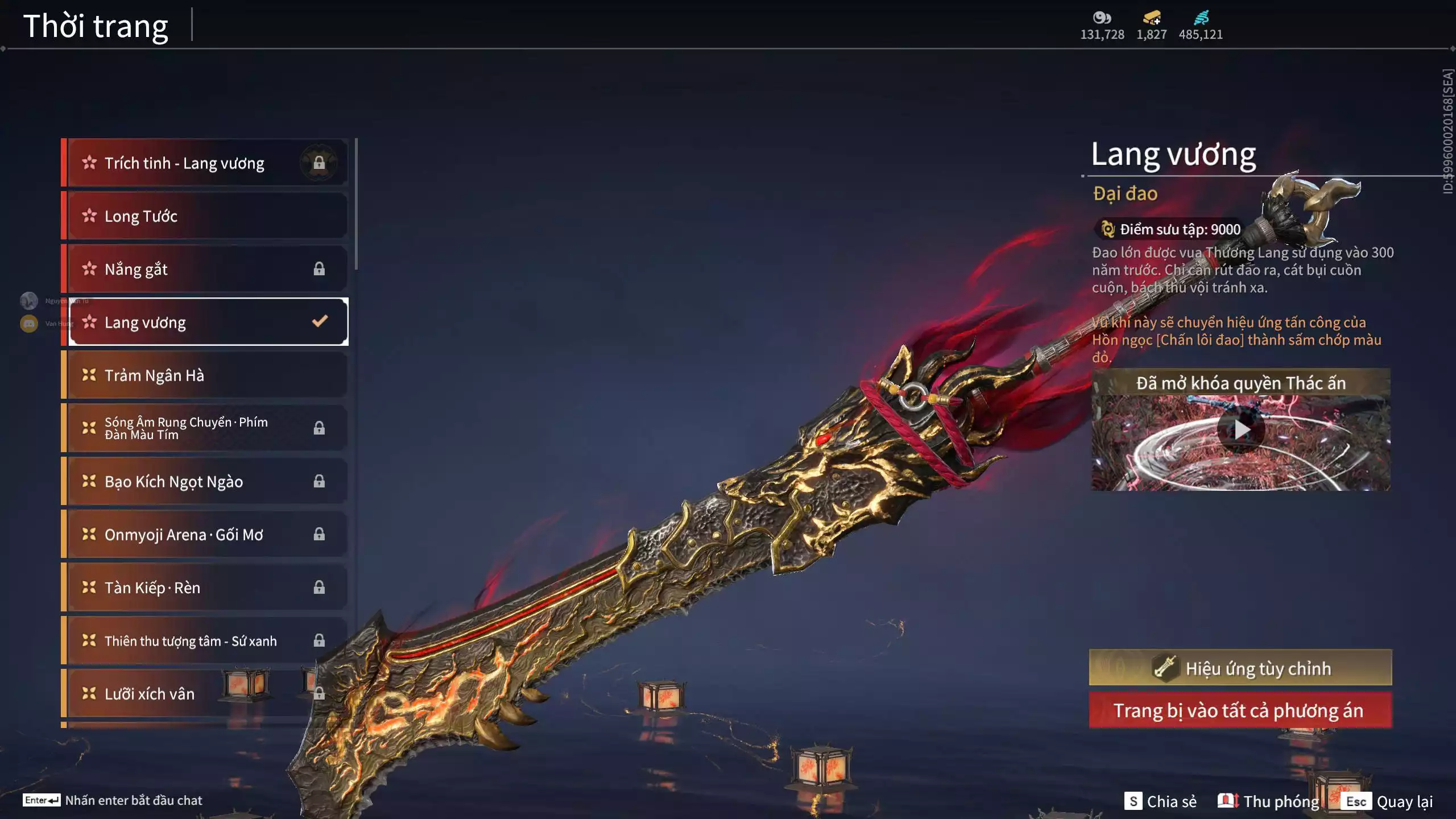Click the gold brick currency icon

click(x=1152, y=18)
